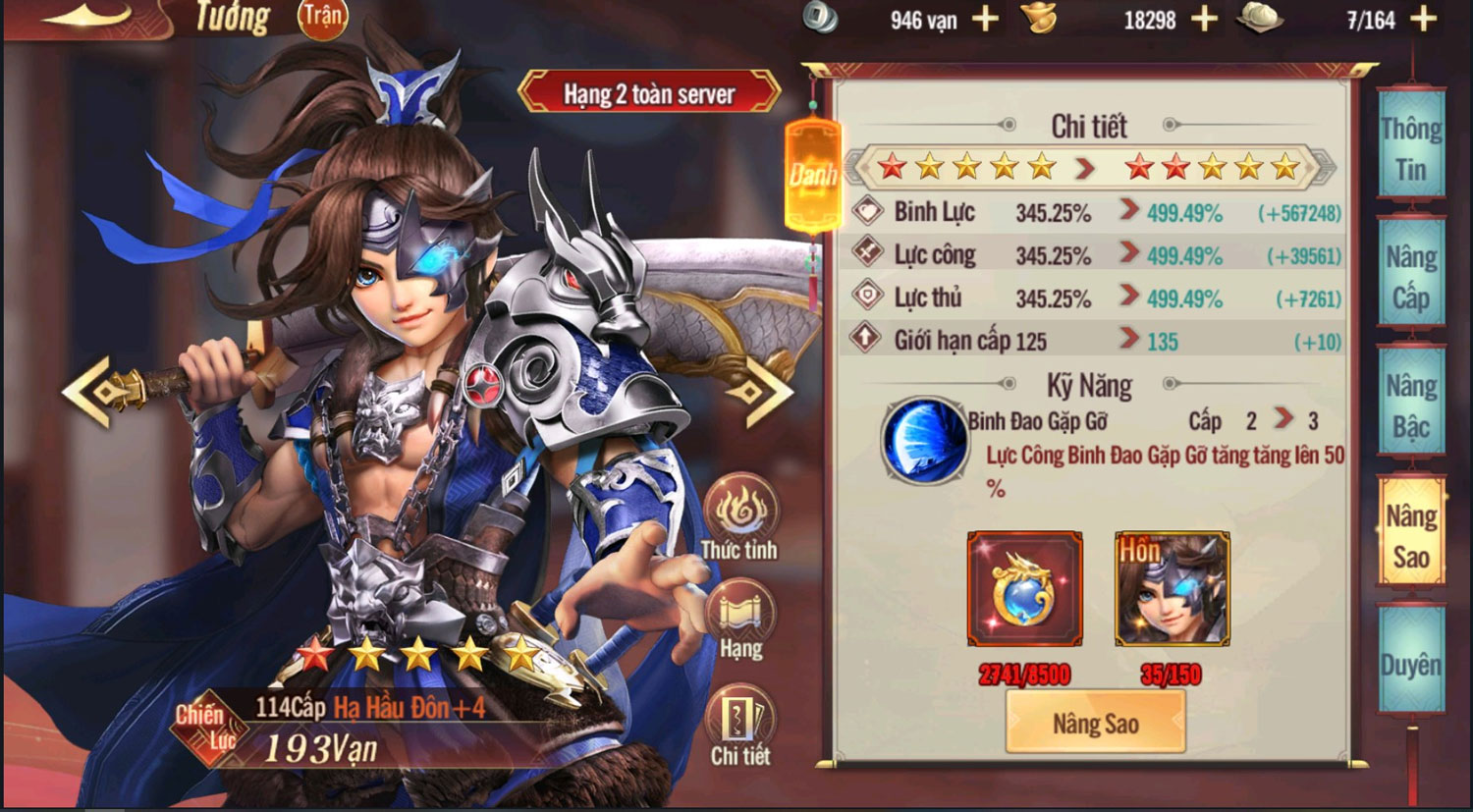Click the Hạng 2 toàn server banner
This screenshot has height=812, width=1473.
coord(653,94)
